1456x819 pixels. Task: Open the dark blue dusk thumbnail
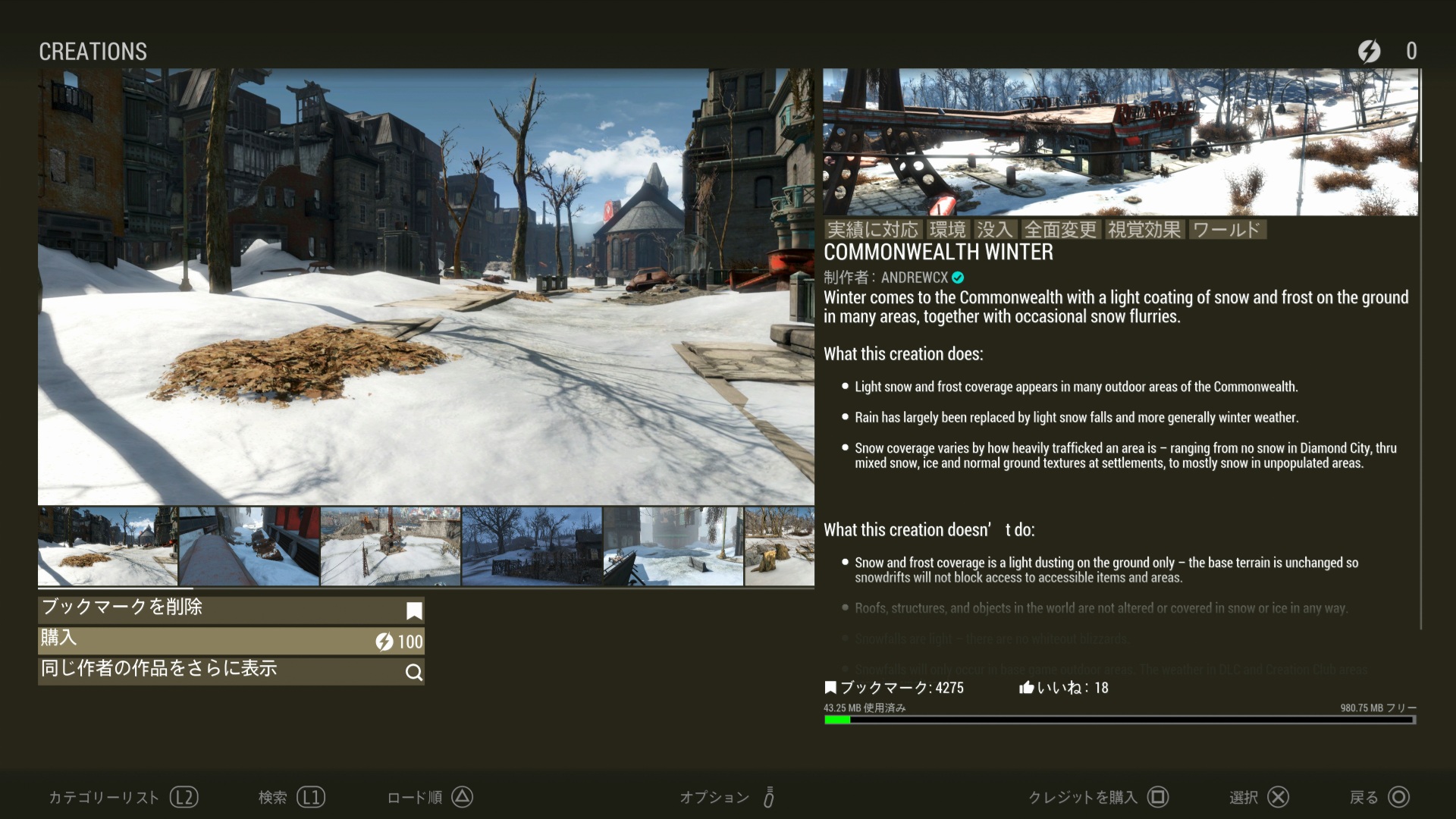pyautogui.click(x=532, y=546)
